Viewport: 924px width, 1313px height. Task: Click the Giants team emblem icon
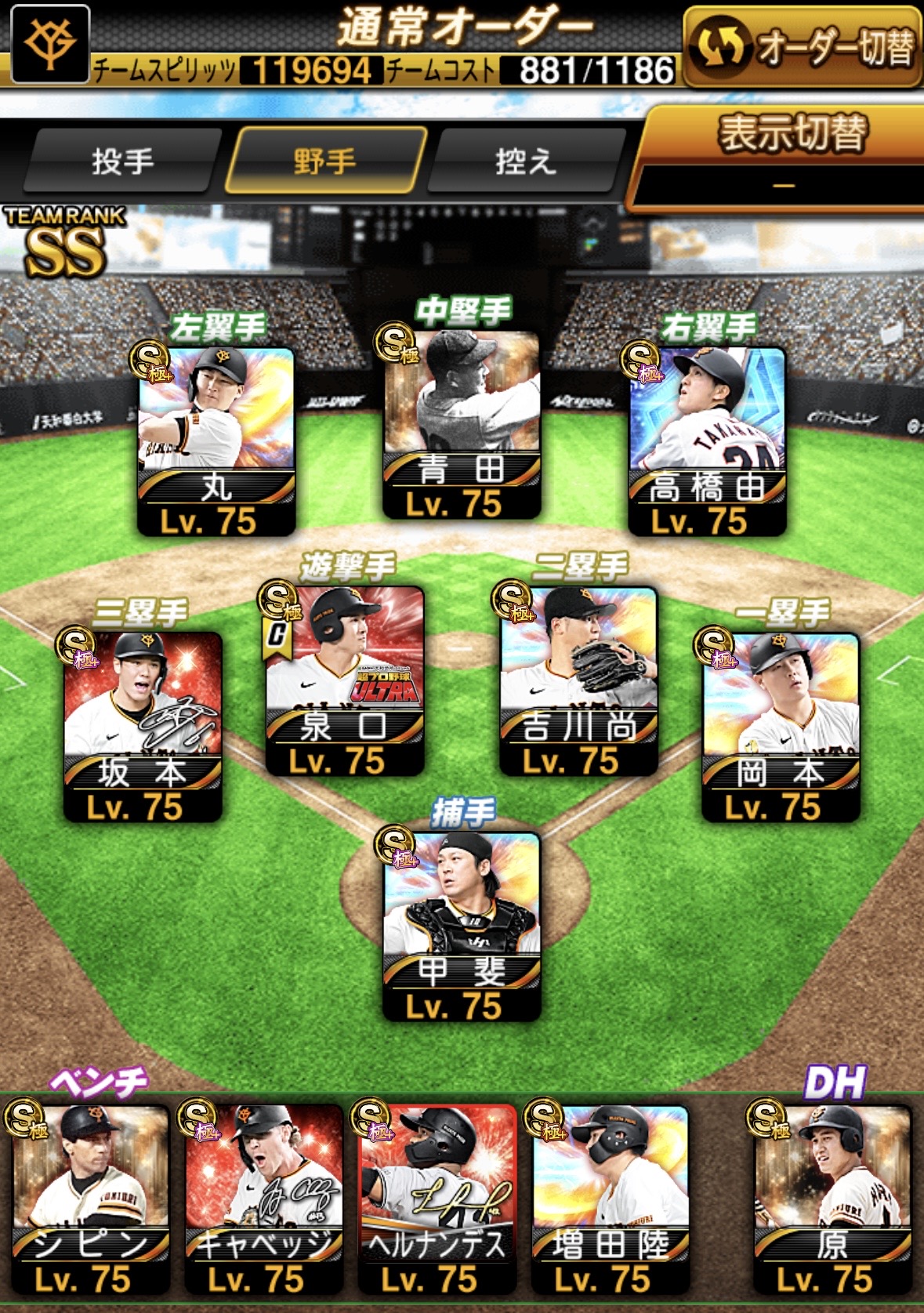[49, 43]
